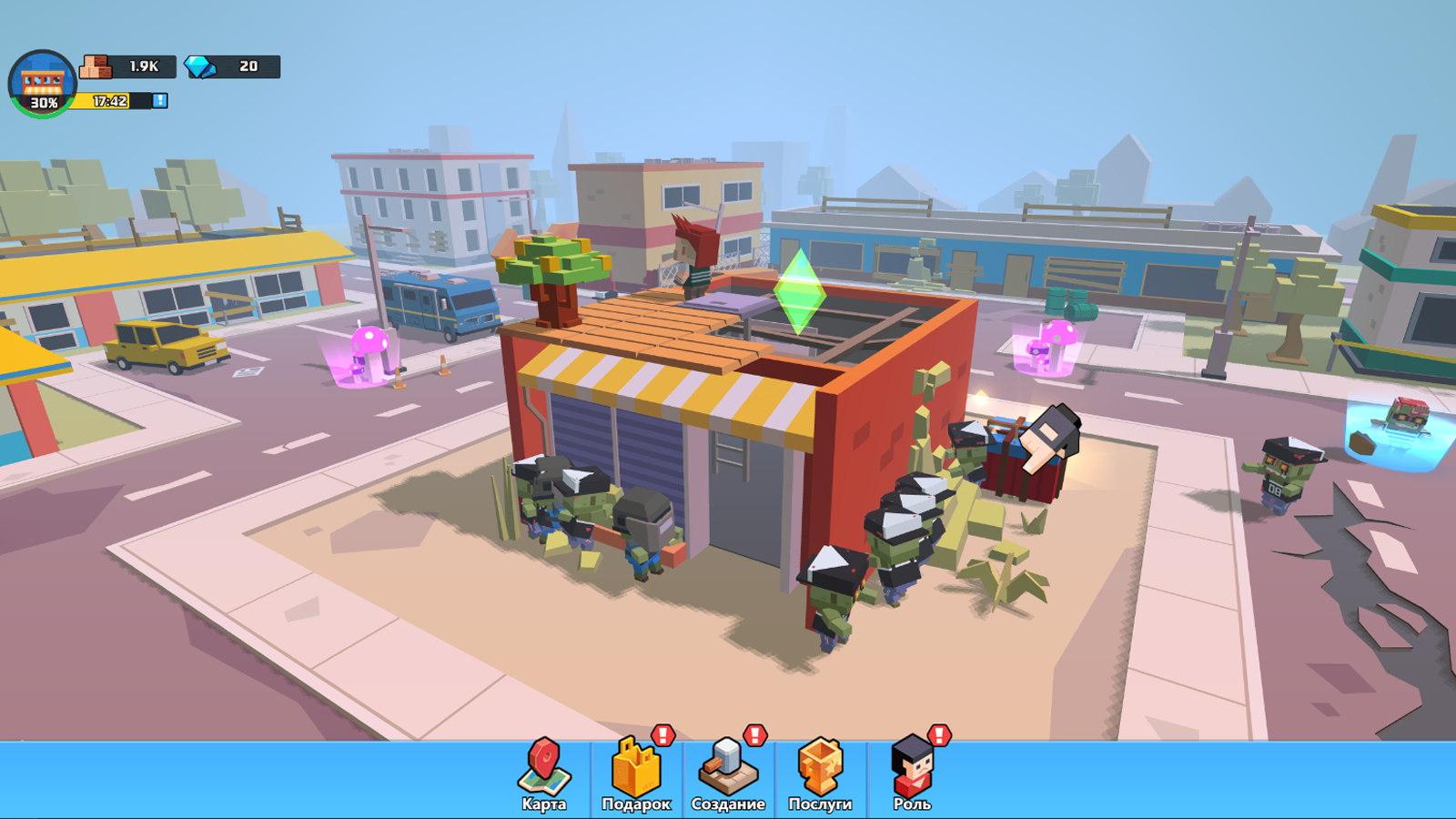Open the Роль character menu
Screen dimensions: 1456x819
click(x=913, y=773)
